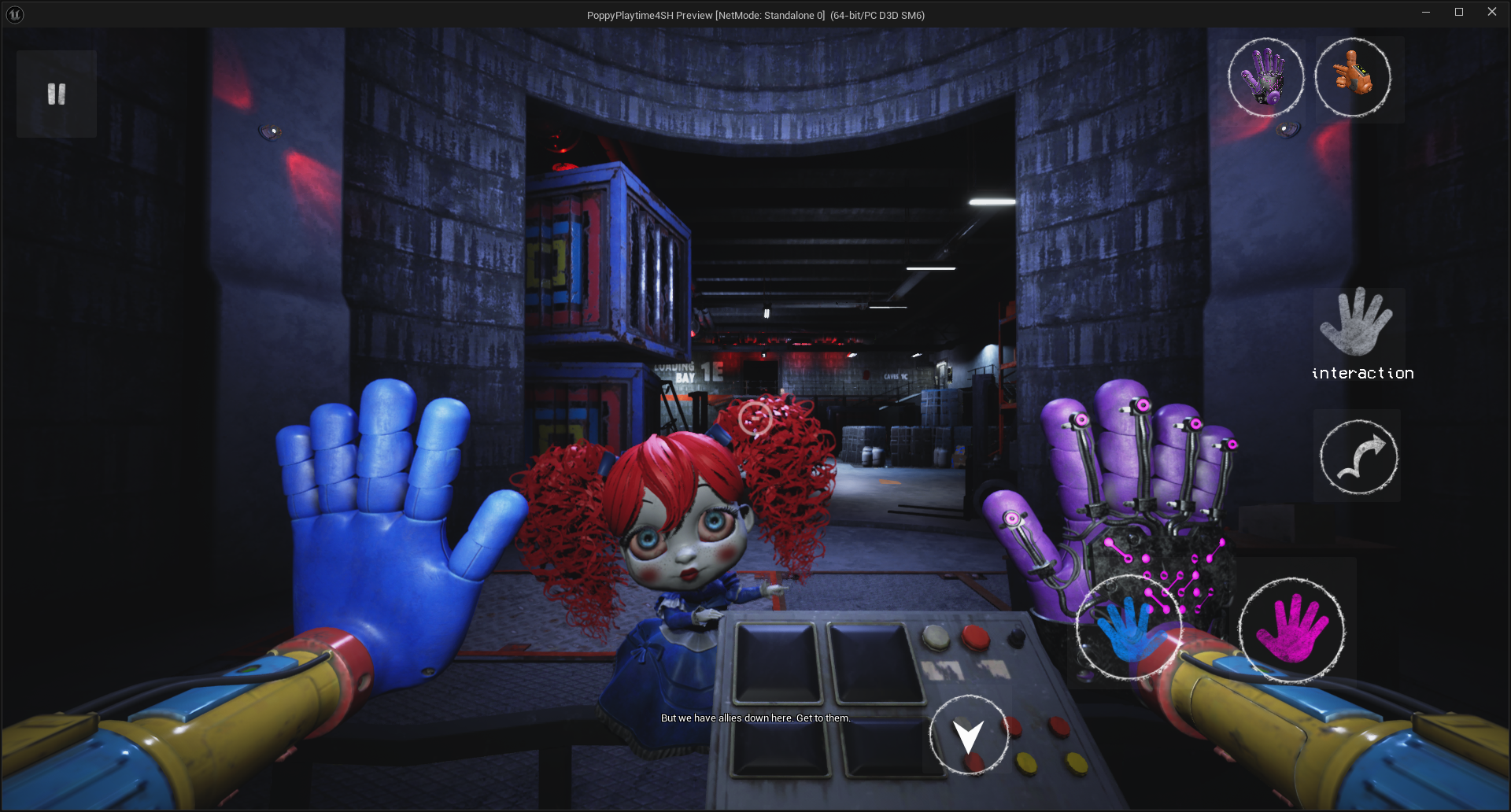
Task: Select the orange hand icon in the circle
Action: 1353,77
